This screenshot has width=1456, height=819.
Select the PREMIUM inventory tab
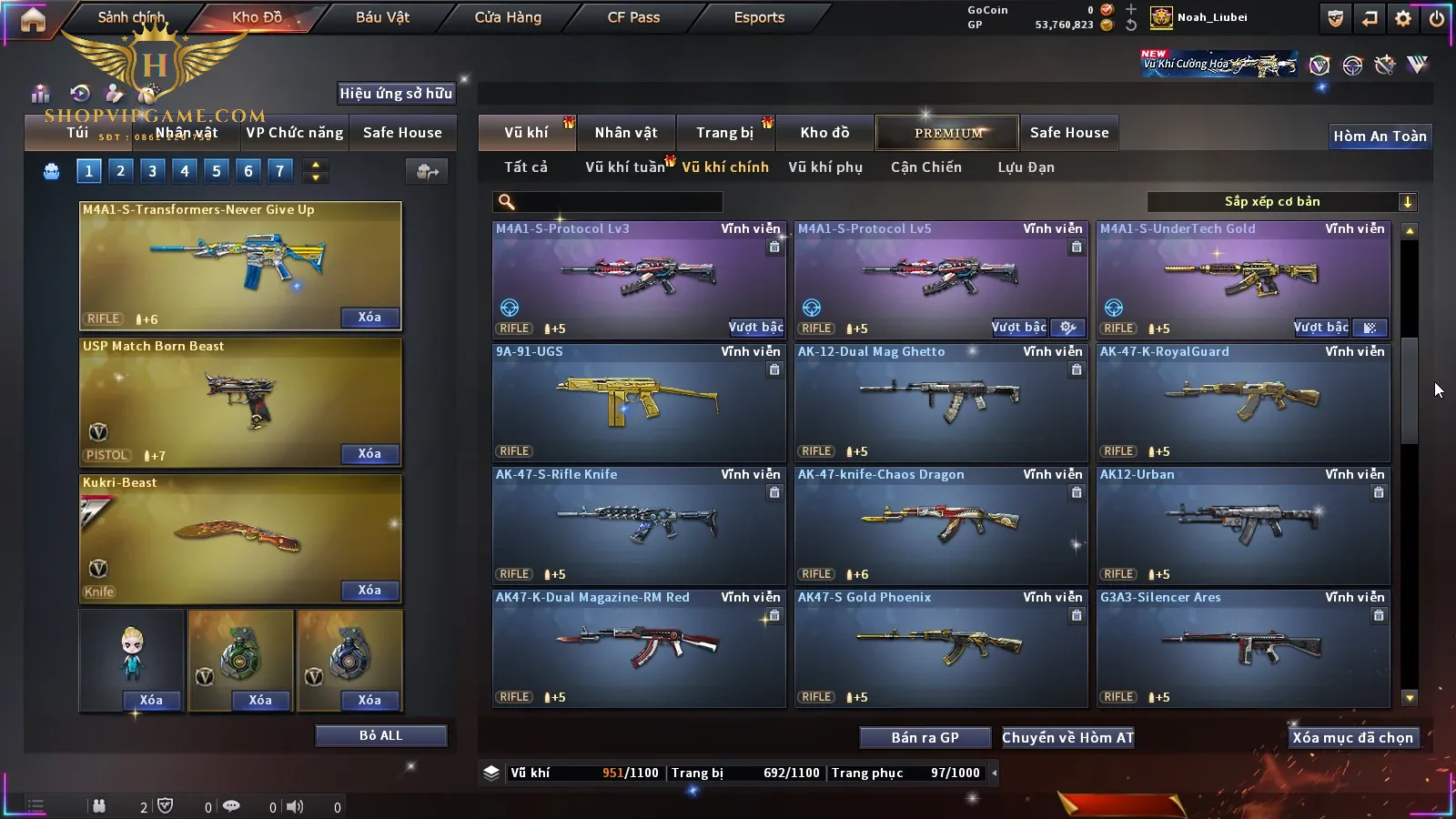tap(947, 133)
